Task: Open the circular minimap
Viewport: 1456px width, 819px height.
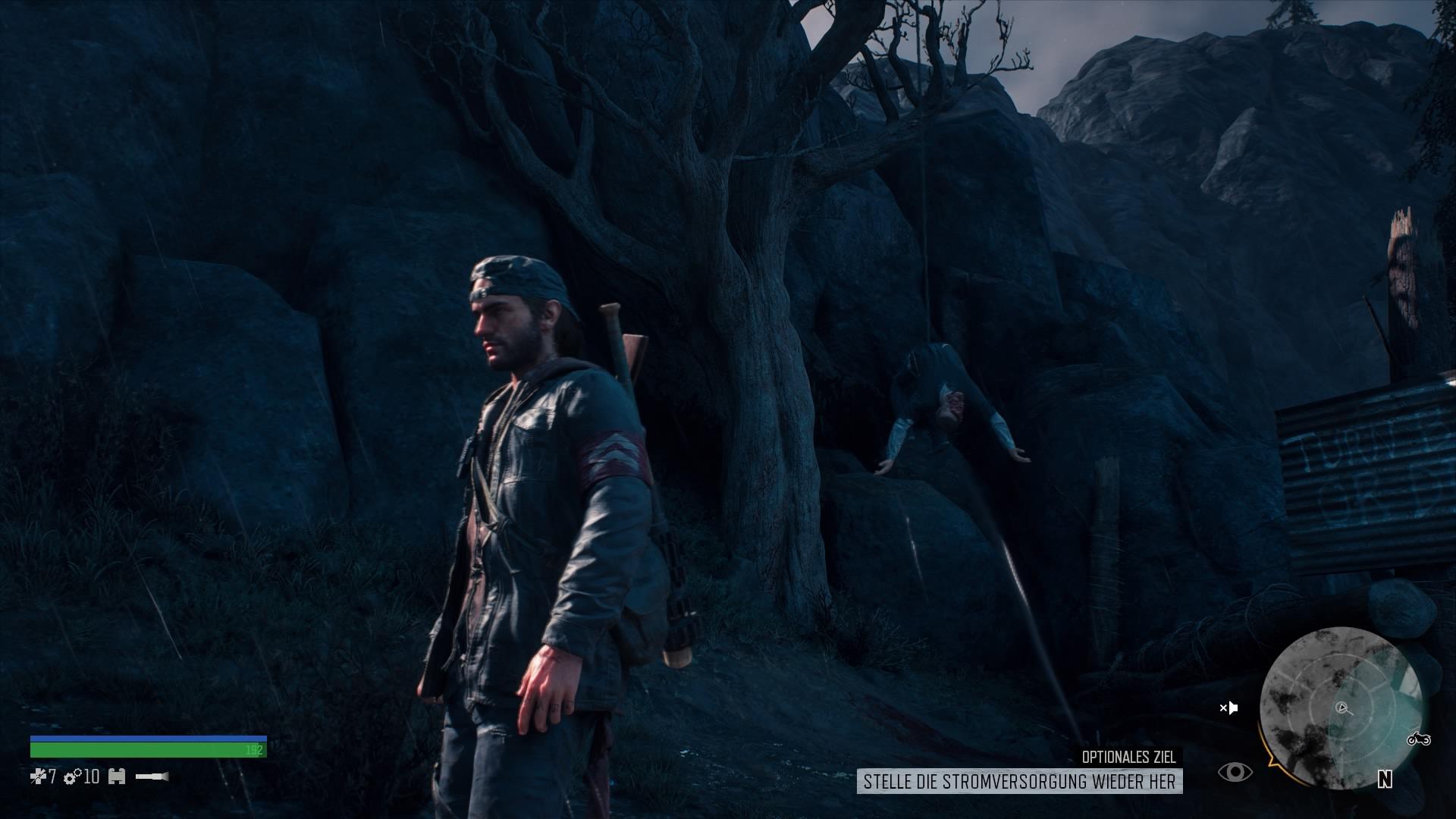Action: [x=1340, y=708]
